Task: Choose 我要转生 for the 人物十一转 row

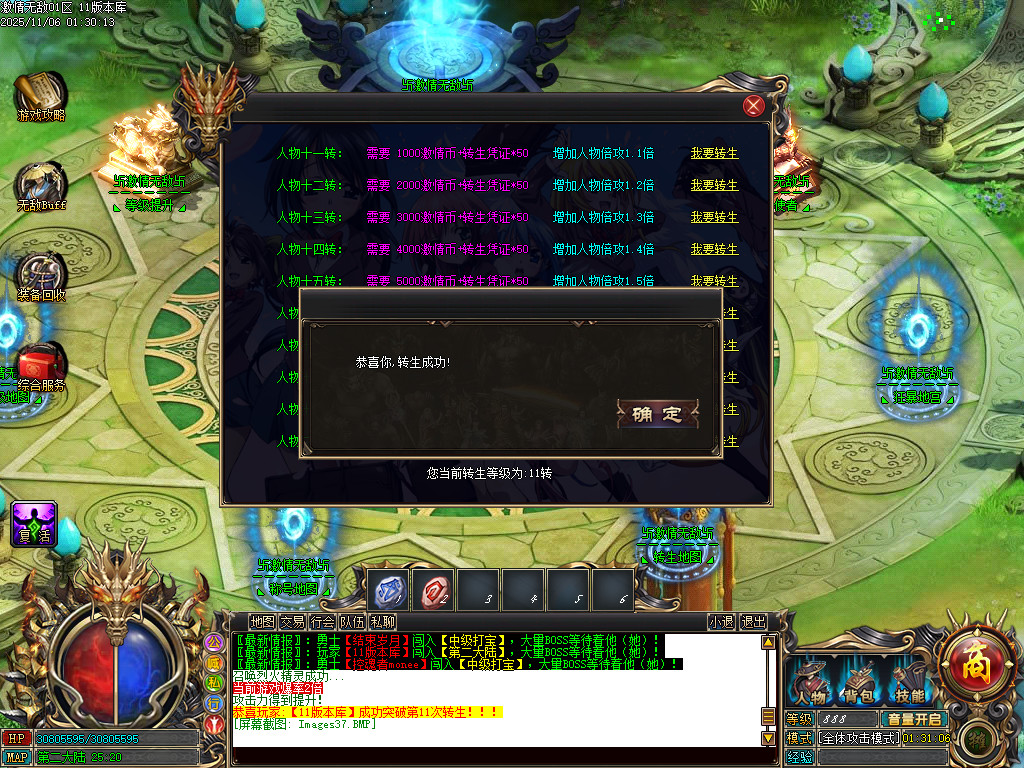Action: (714, 154)
